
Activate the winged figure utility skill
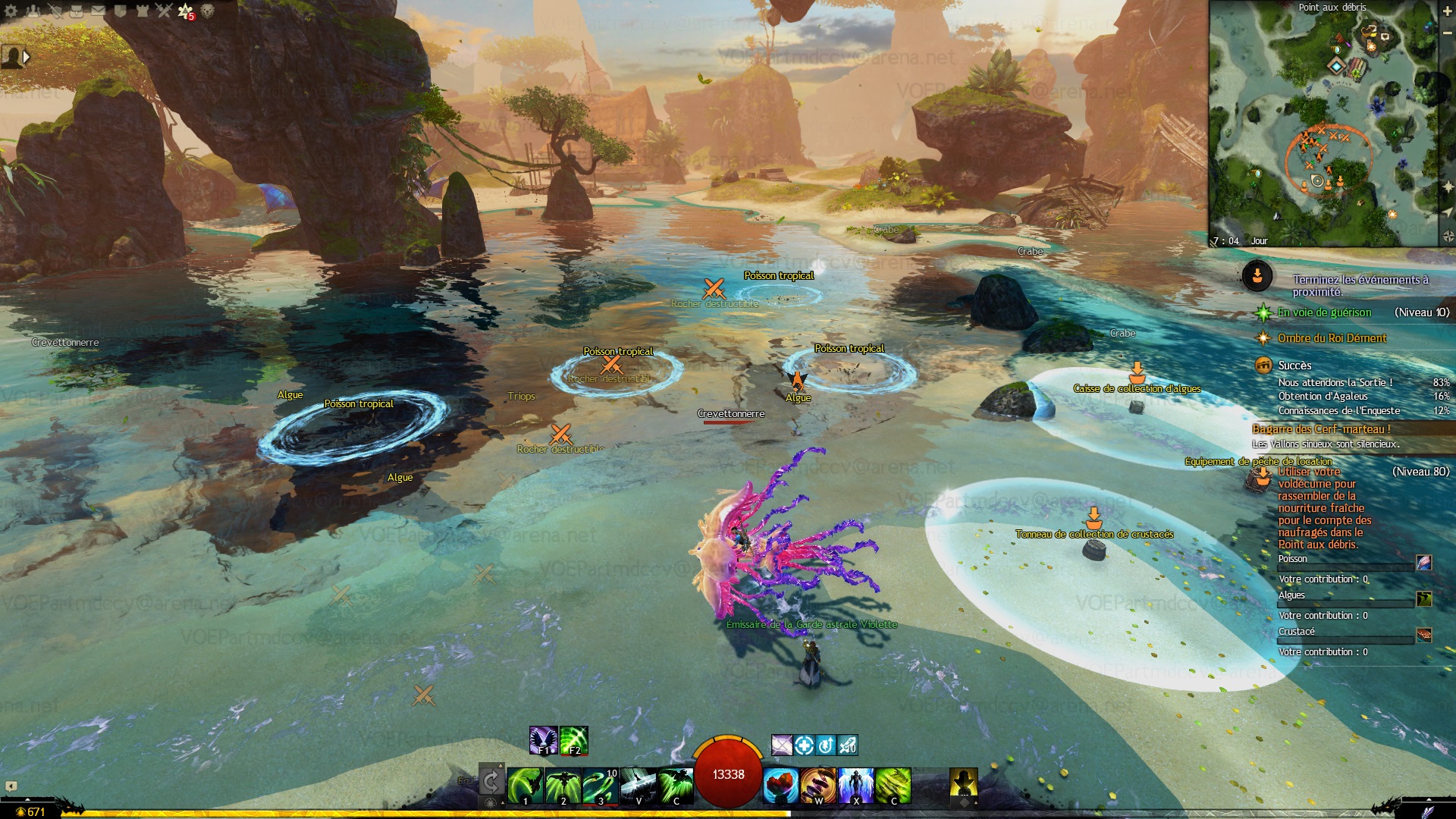[856, 785]
